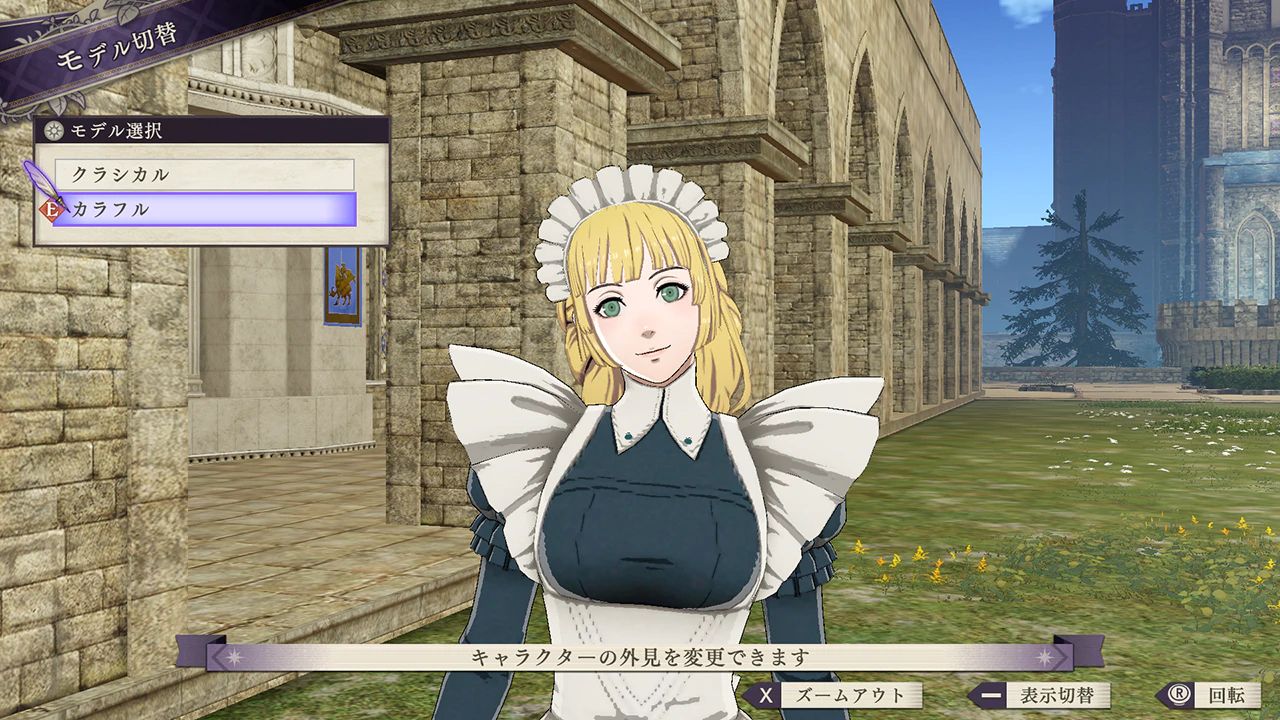Select the クラシカル model option
This screenshot has height=720, width=1280.
(x=204, y=174)
